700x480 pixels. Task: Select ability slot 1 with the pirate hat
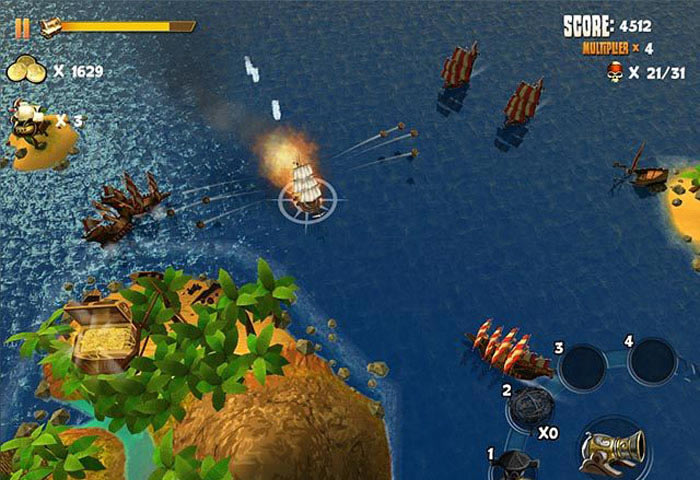coord(516,466)
